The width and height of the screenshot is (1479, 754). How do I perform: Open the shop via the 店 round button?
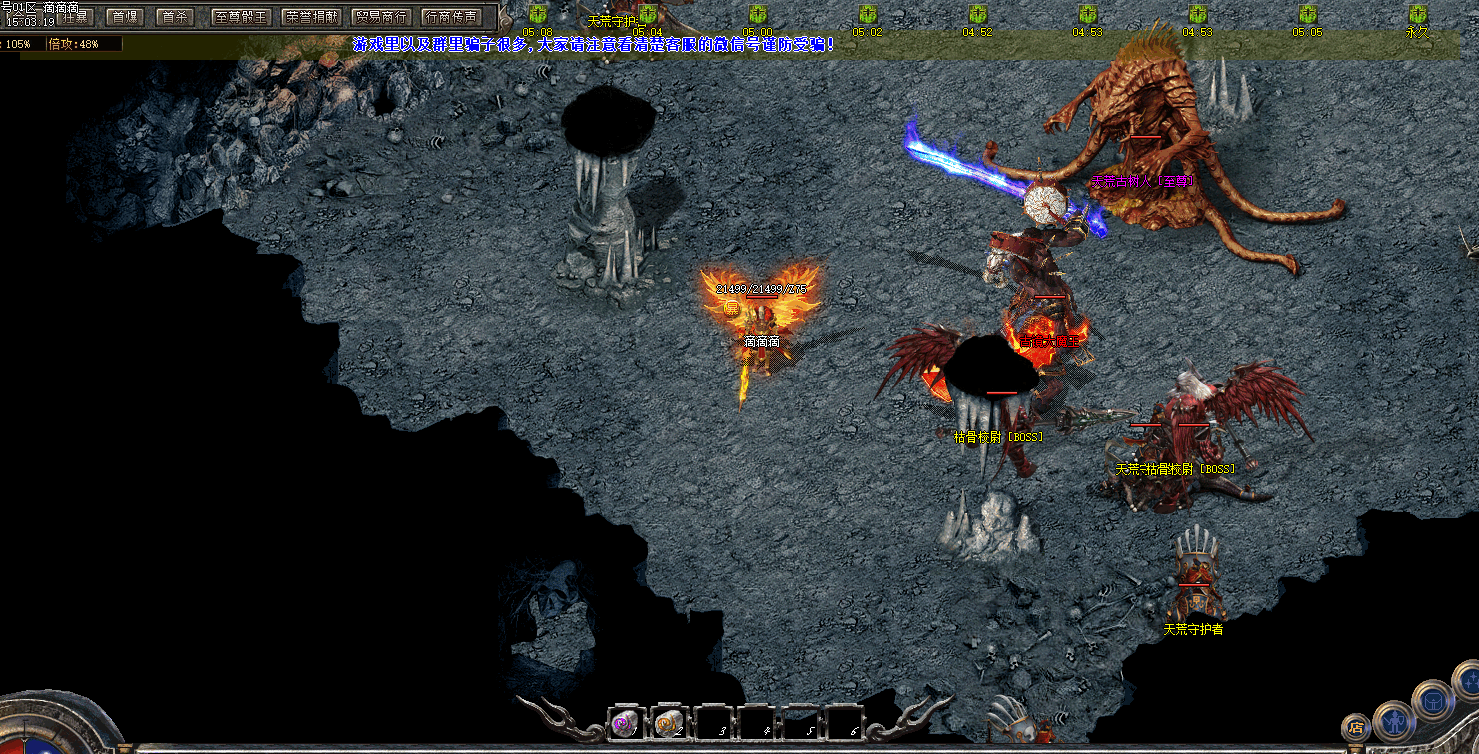point(1357,727)
